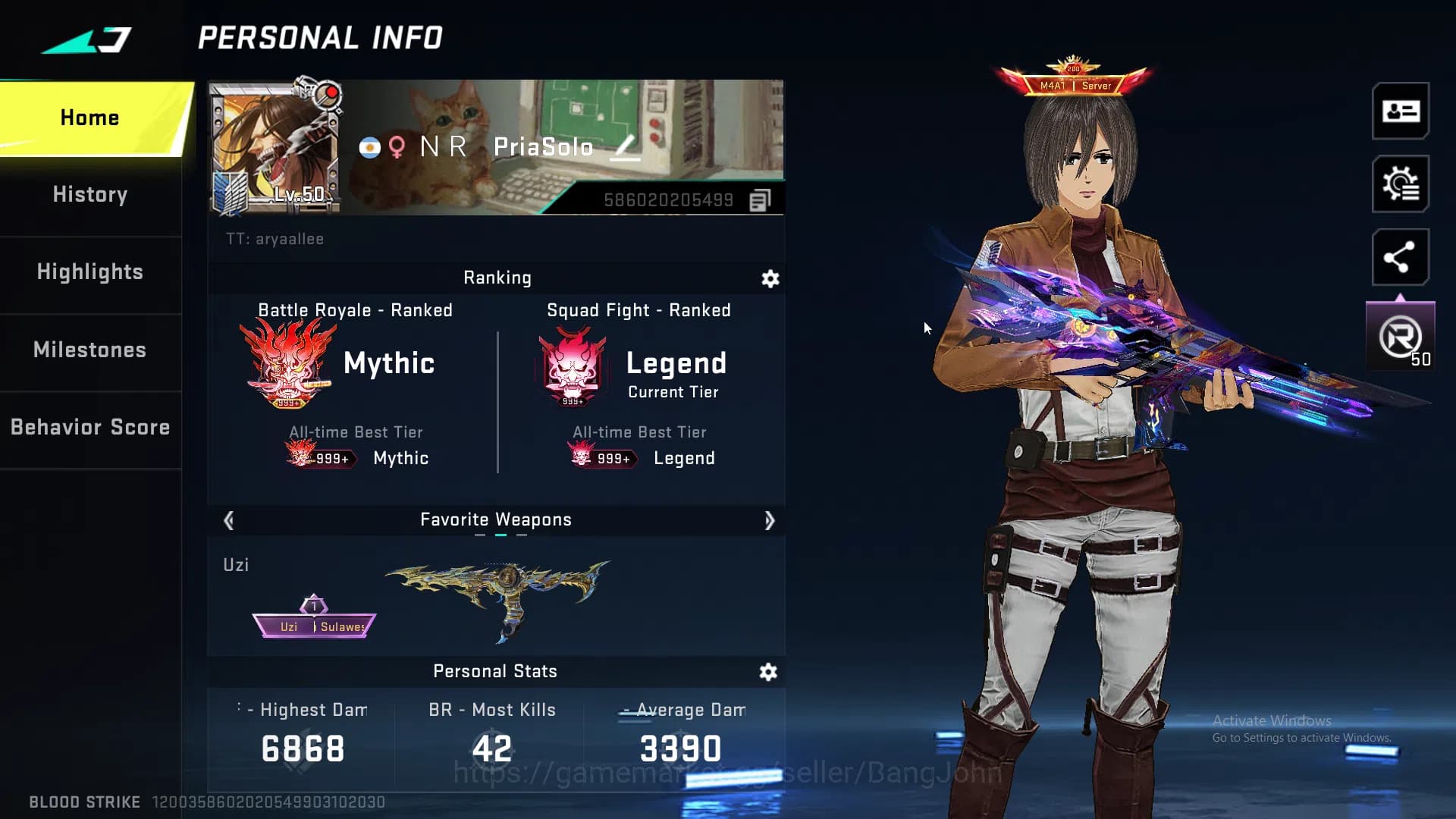Click the right arrow in Favorite Weapons
The image size is (1456, 819).
(770, 520)
